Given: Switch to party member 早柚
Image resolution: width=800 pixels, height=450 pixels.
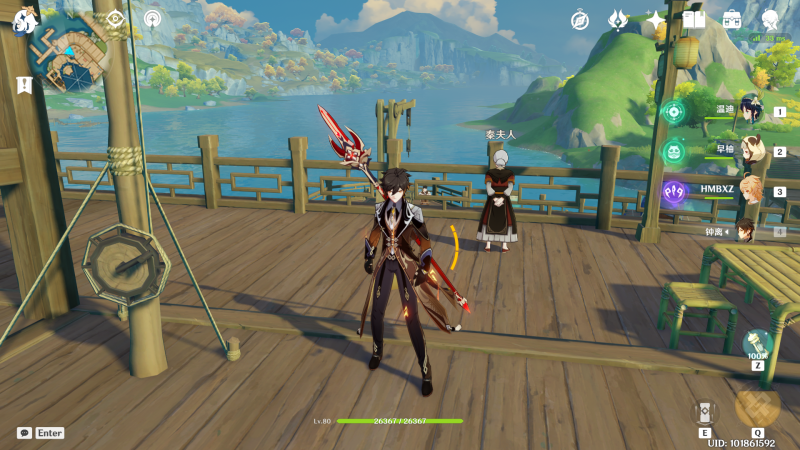Looking at the screenshot, I should point(750,152).
